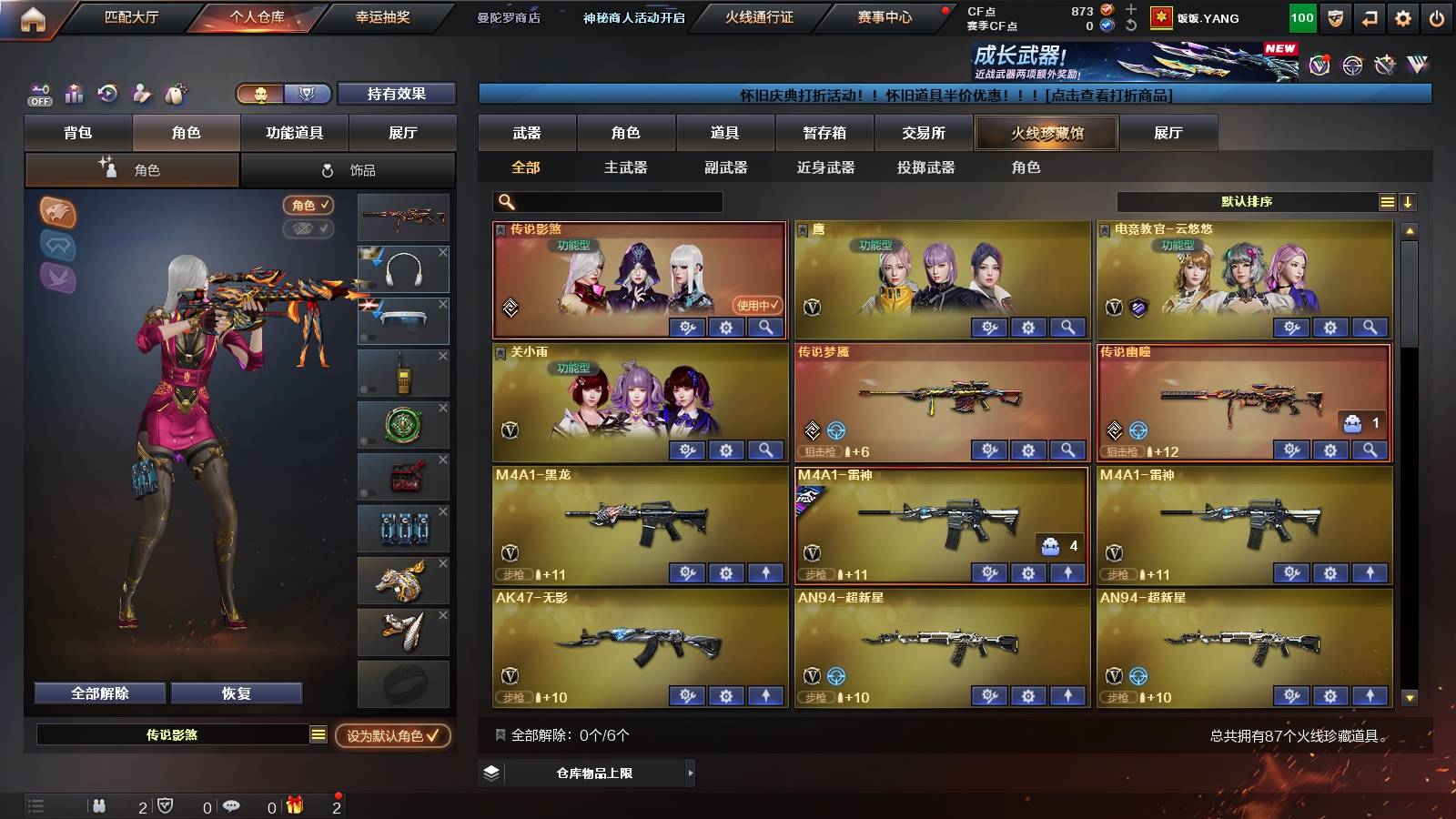Toggle the hidden-eye visibility option under 角色 check

point(308,229)
